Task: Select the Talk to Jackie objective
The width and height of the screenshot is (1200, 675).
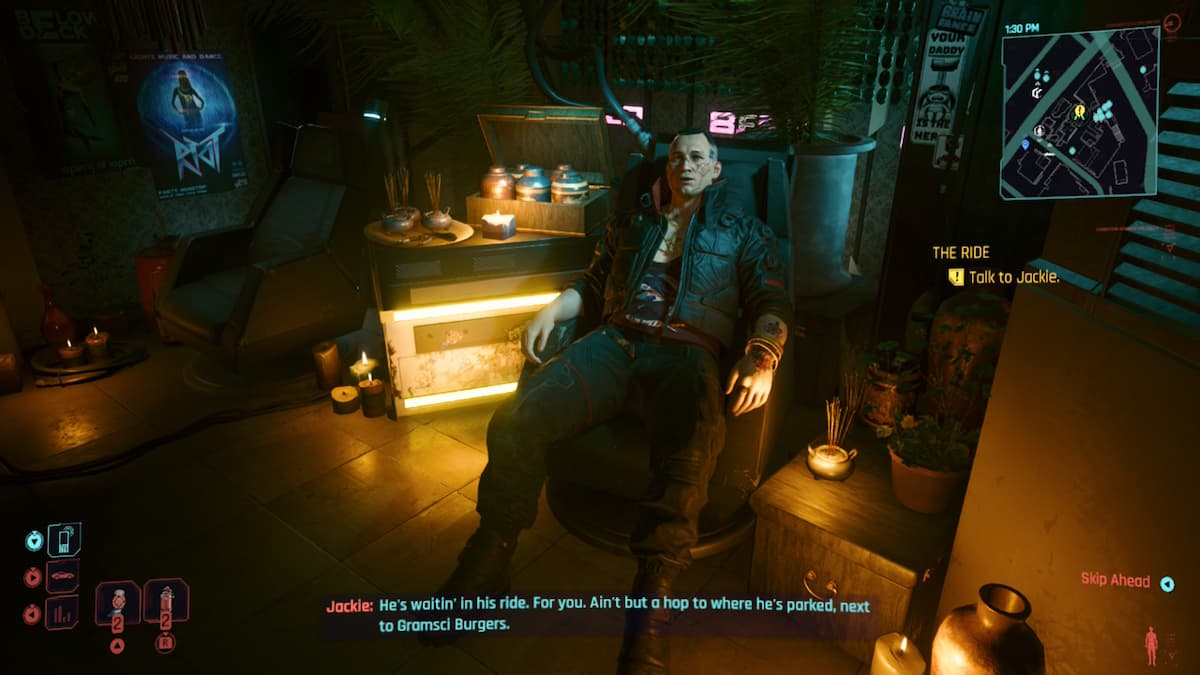Action: [1004, 278]
